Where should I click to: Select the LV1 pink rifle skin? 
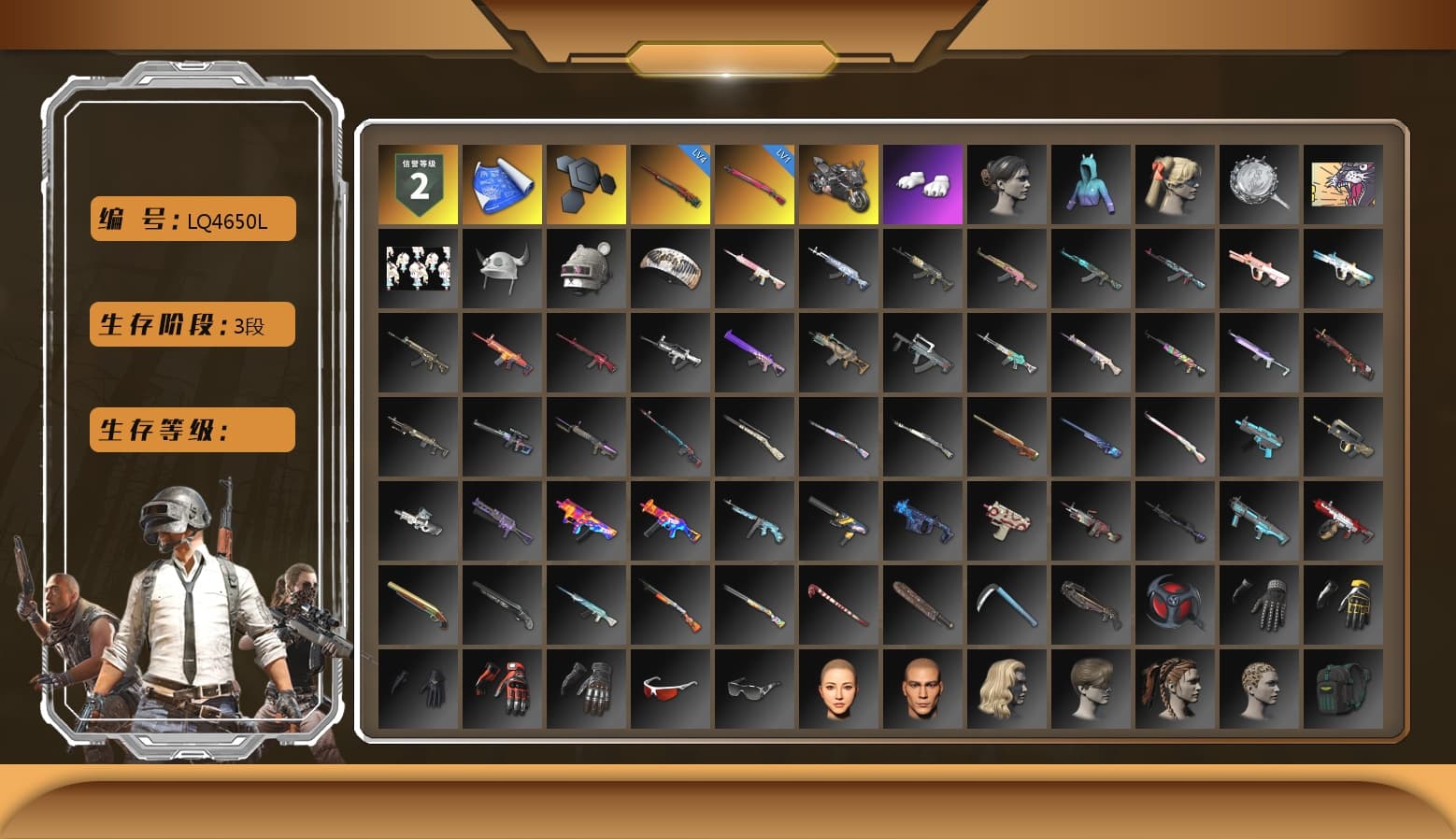[x=754, y=182]
